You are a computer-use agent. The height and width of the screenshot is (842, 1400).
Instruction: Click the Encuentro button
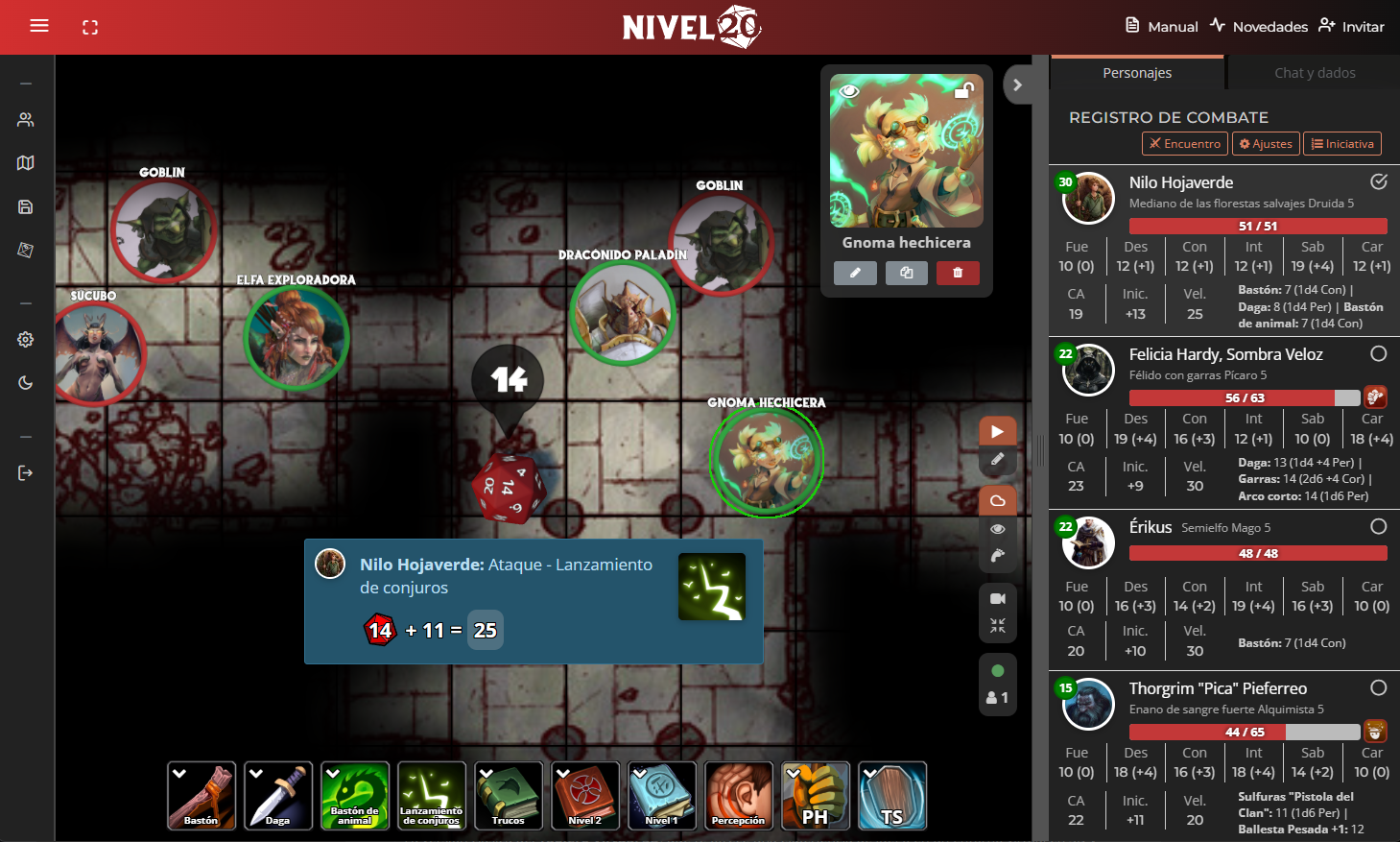pos(1185,144)
